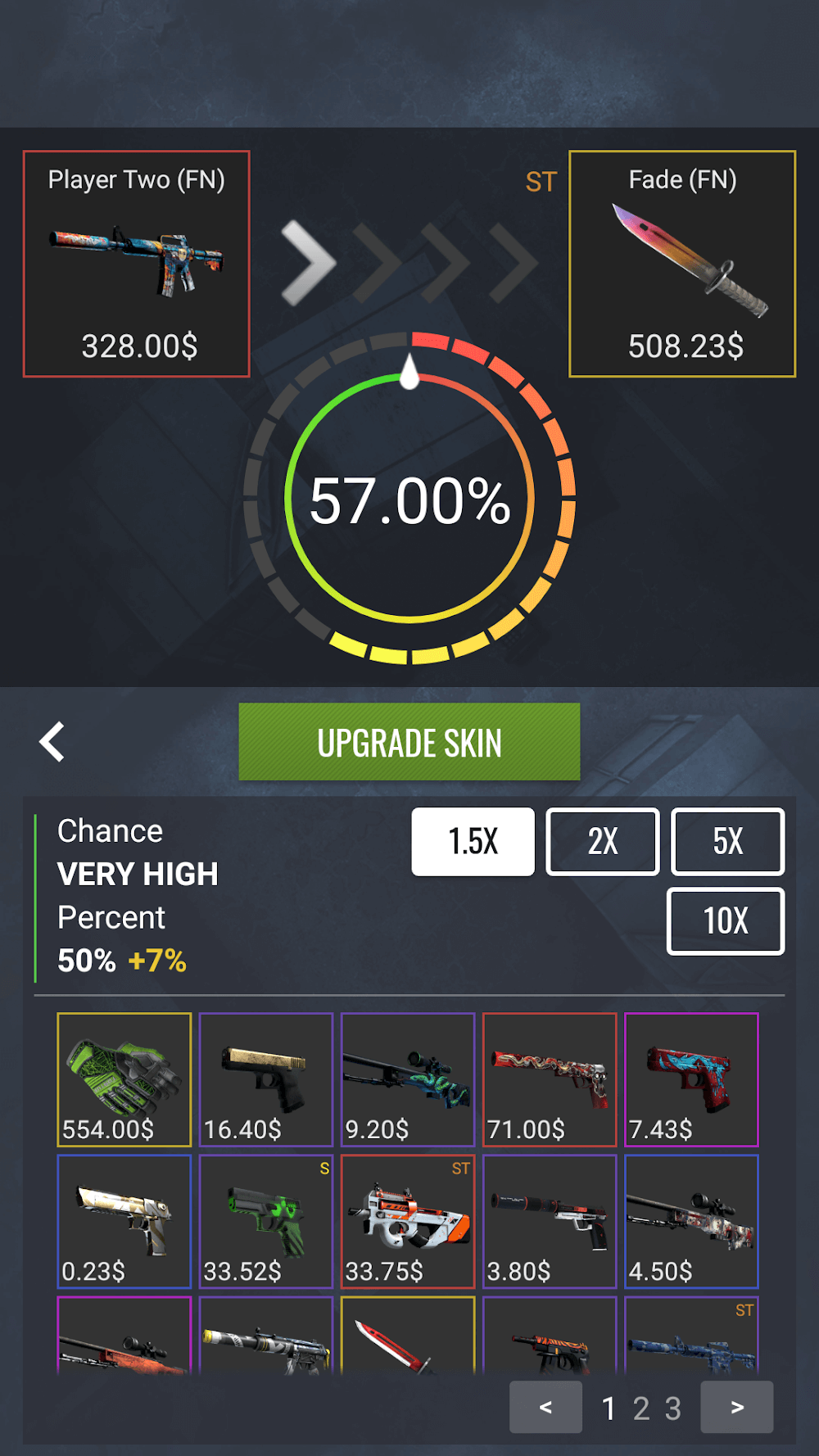Choose the sniper rifle skin at 9.20$
This screenshot has width=819, height=1456.
tap(408, 1079)
